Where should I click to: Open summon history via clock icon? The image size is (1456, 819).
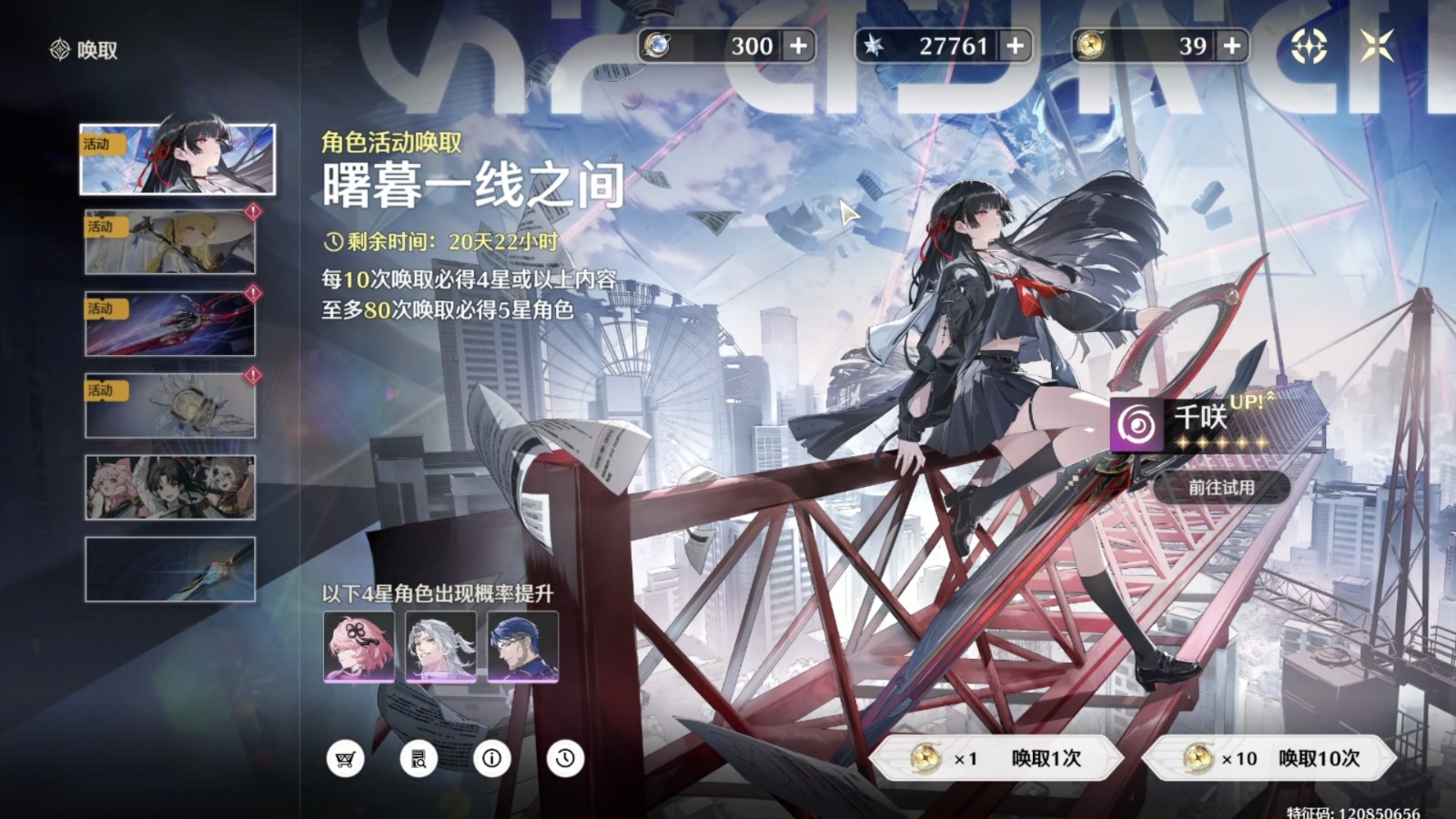(565, 758)
